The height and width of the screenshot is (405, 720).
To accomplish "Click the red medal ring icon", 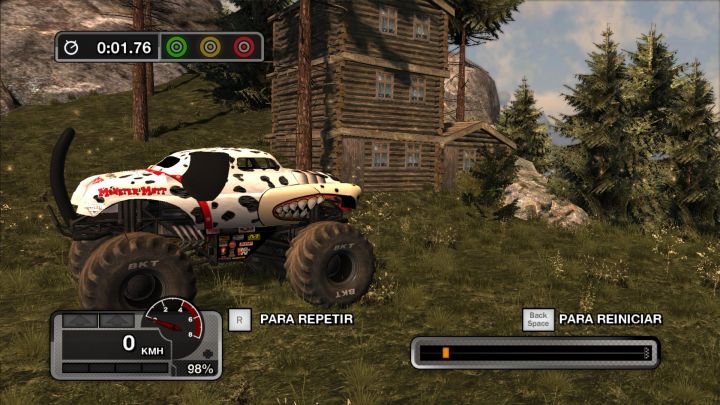I will (x=243, y=47).
